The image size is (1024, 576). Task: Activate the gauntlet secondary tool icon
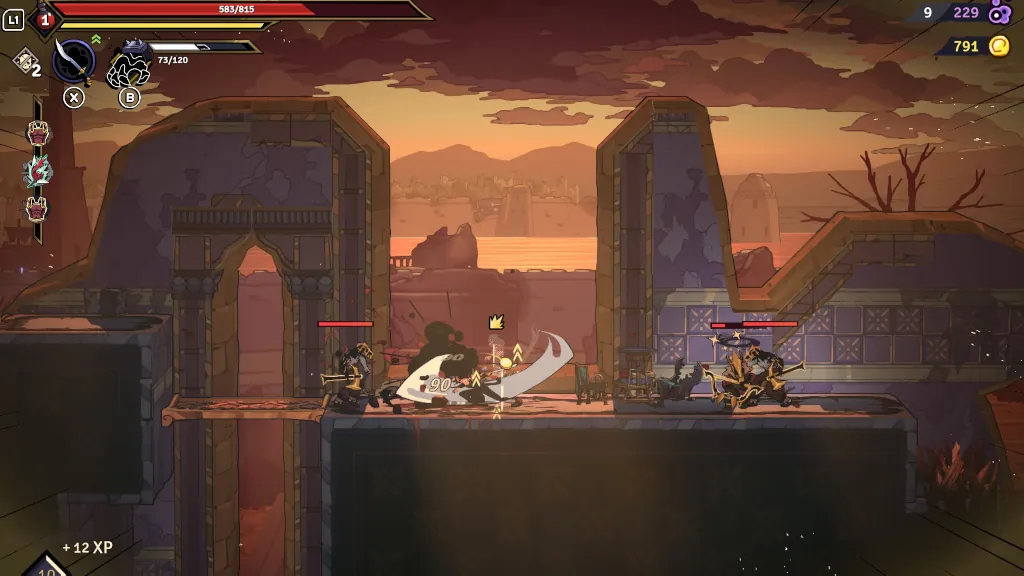[x=128, y=66]
